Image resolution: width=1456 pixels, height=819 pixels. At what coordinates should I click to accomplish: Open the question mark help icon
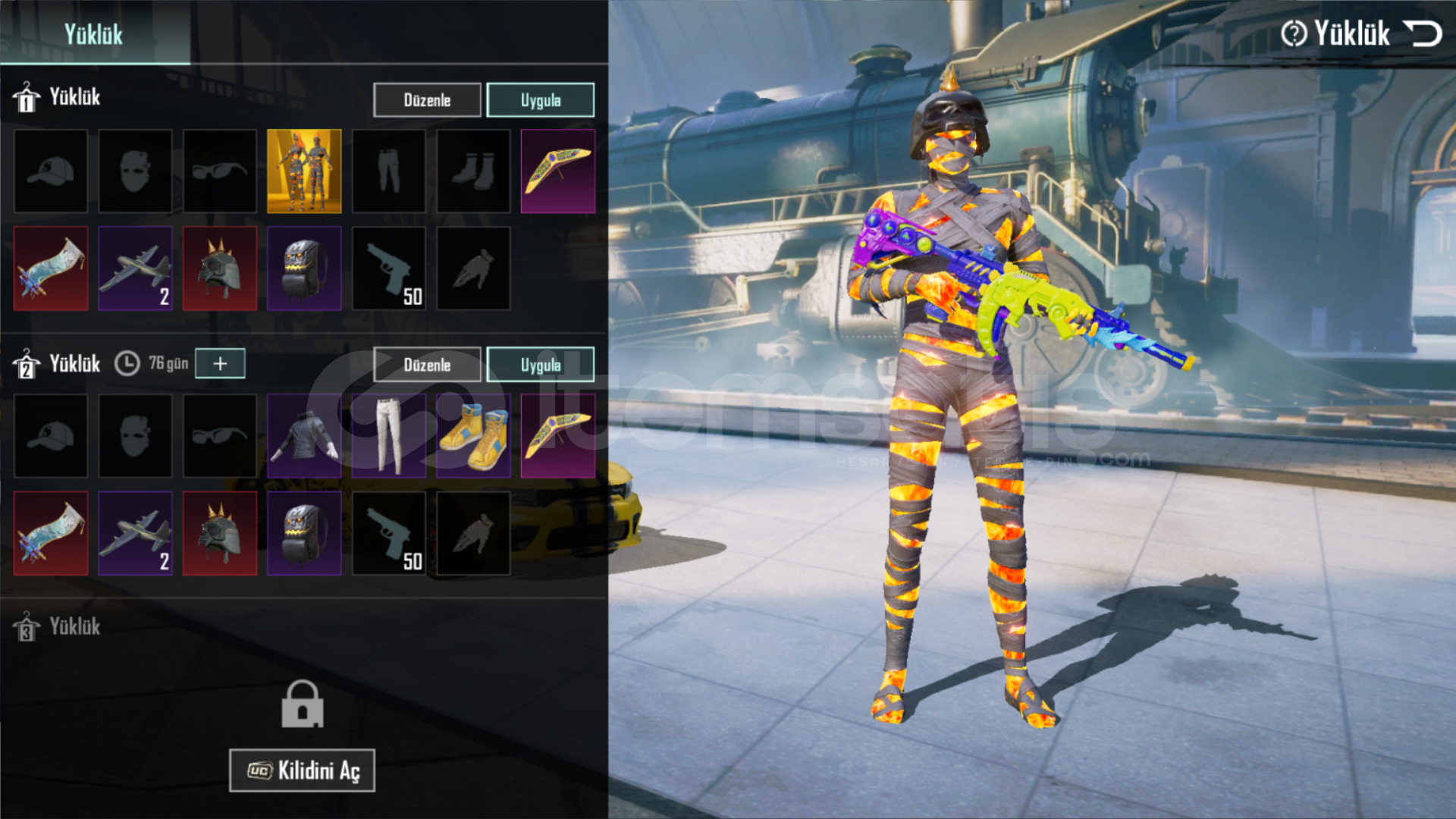[1294, 33]
